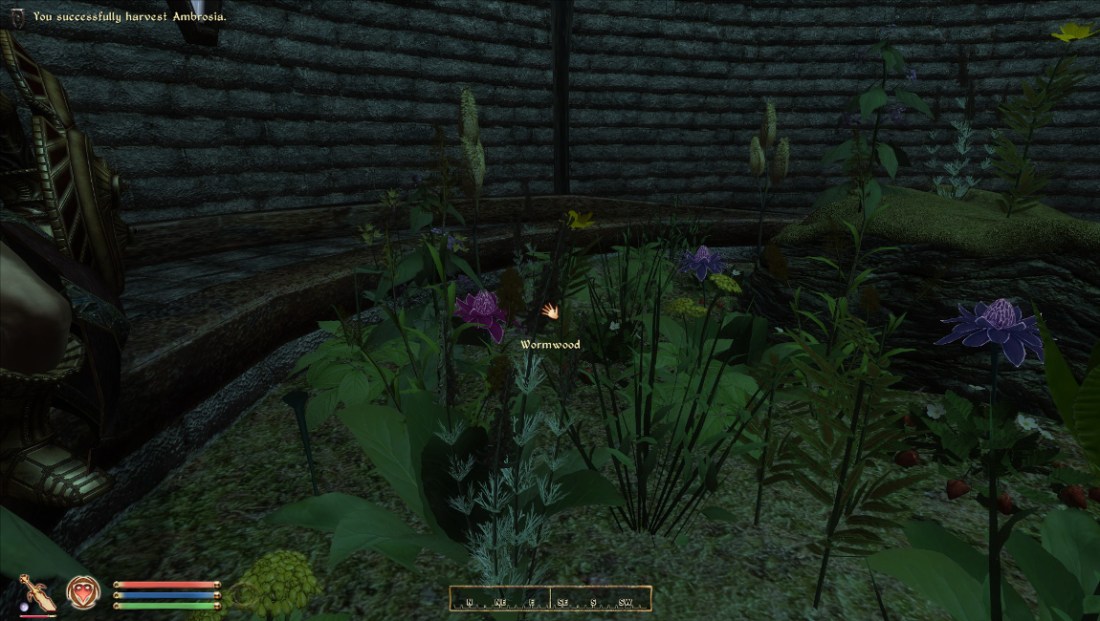
Task: Select the heart-shaped active spell icon
Action: pos(82,593)
